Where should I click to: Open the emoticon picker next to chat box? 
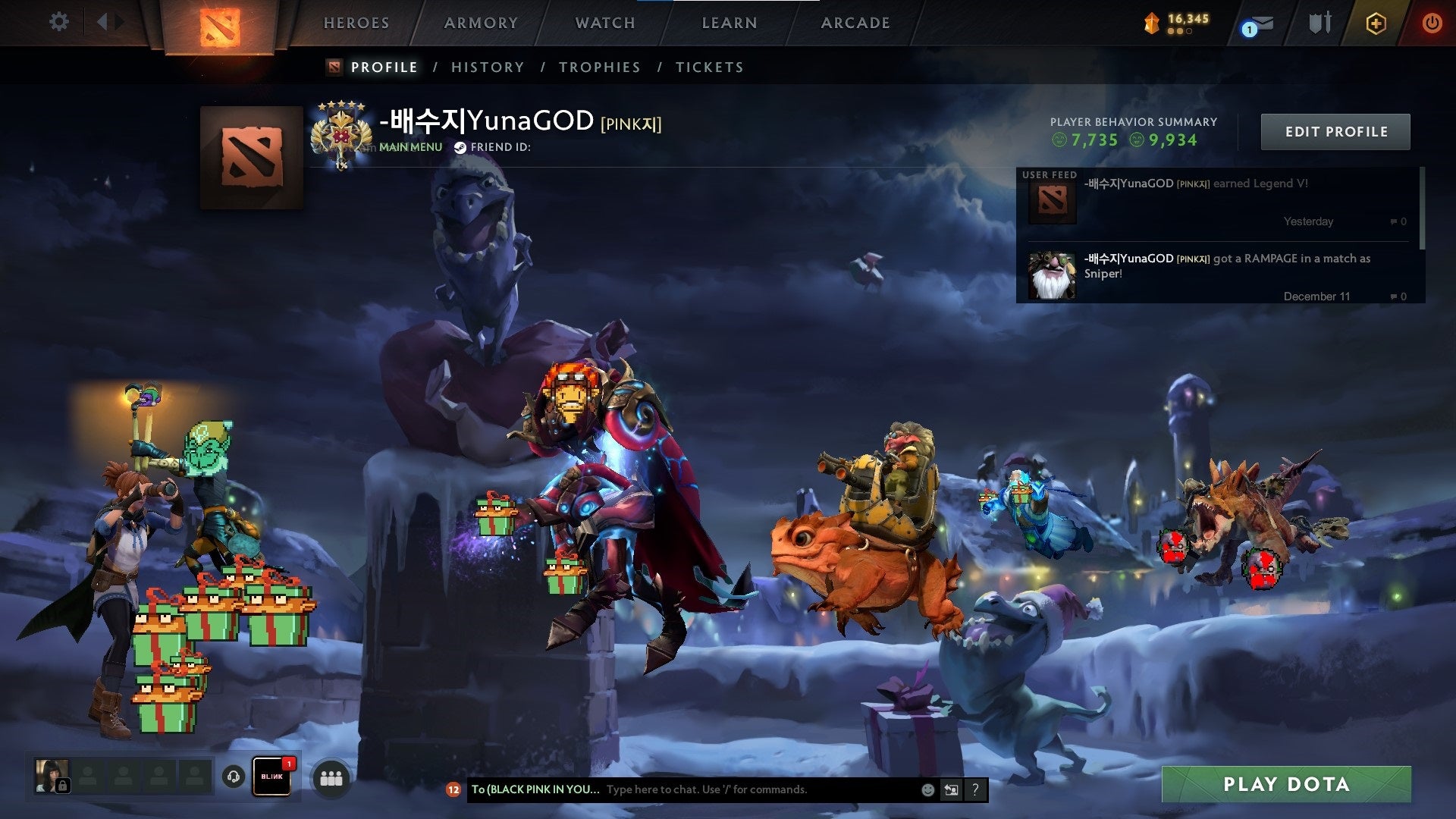(927, 789)
